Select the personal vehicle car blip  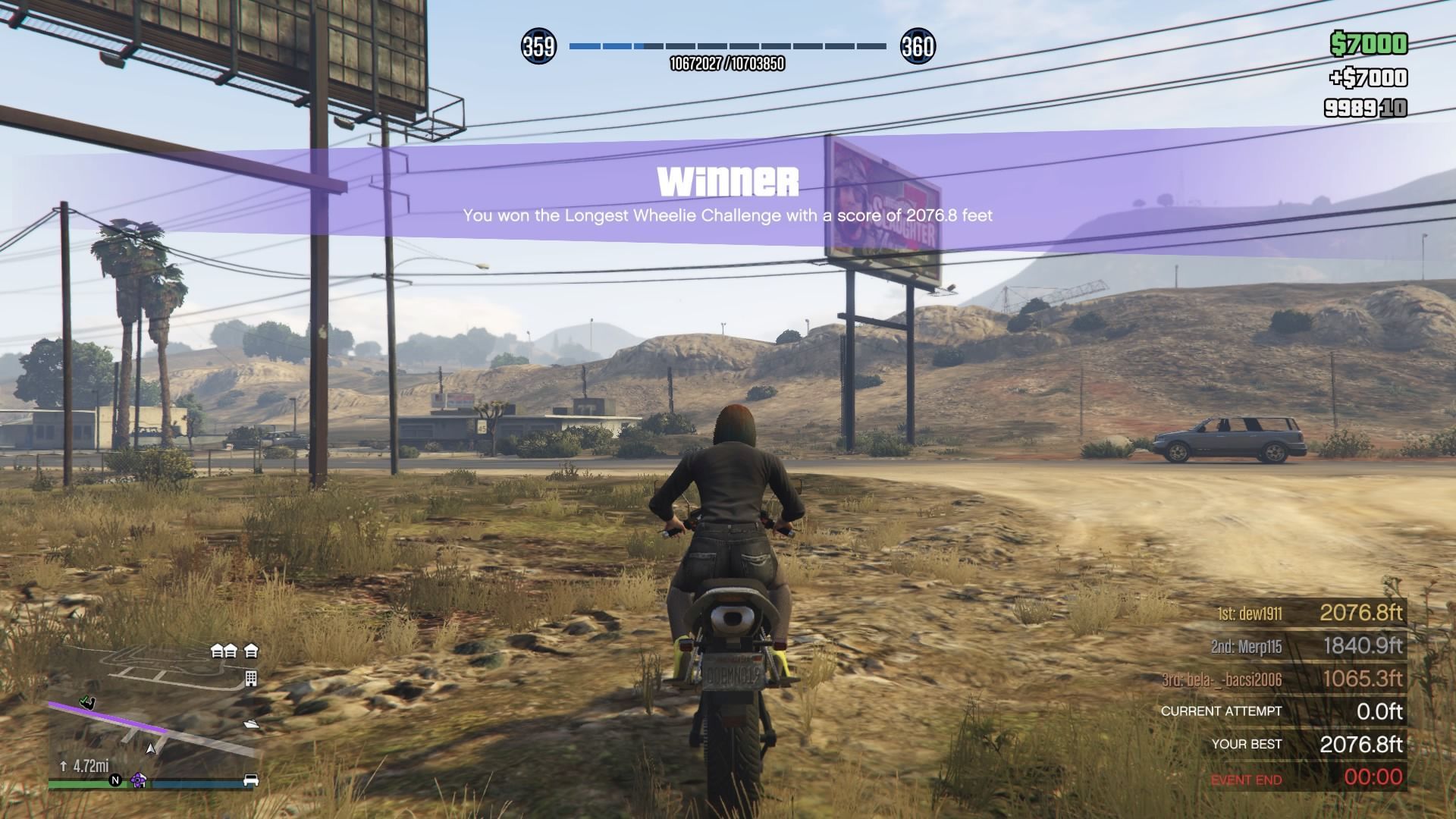tap(250, 780)
